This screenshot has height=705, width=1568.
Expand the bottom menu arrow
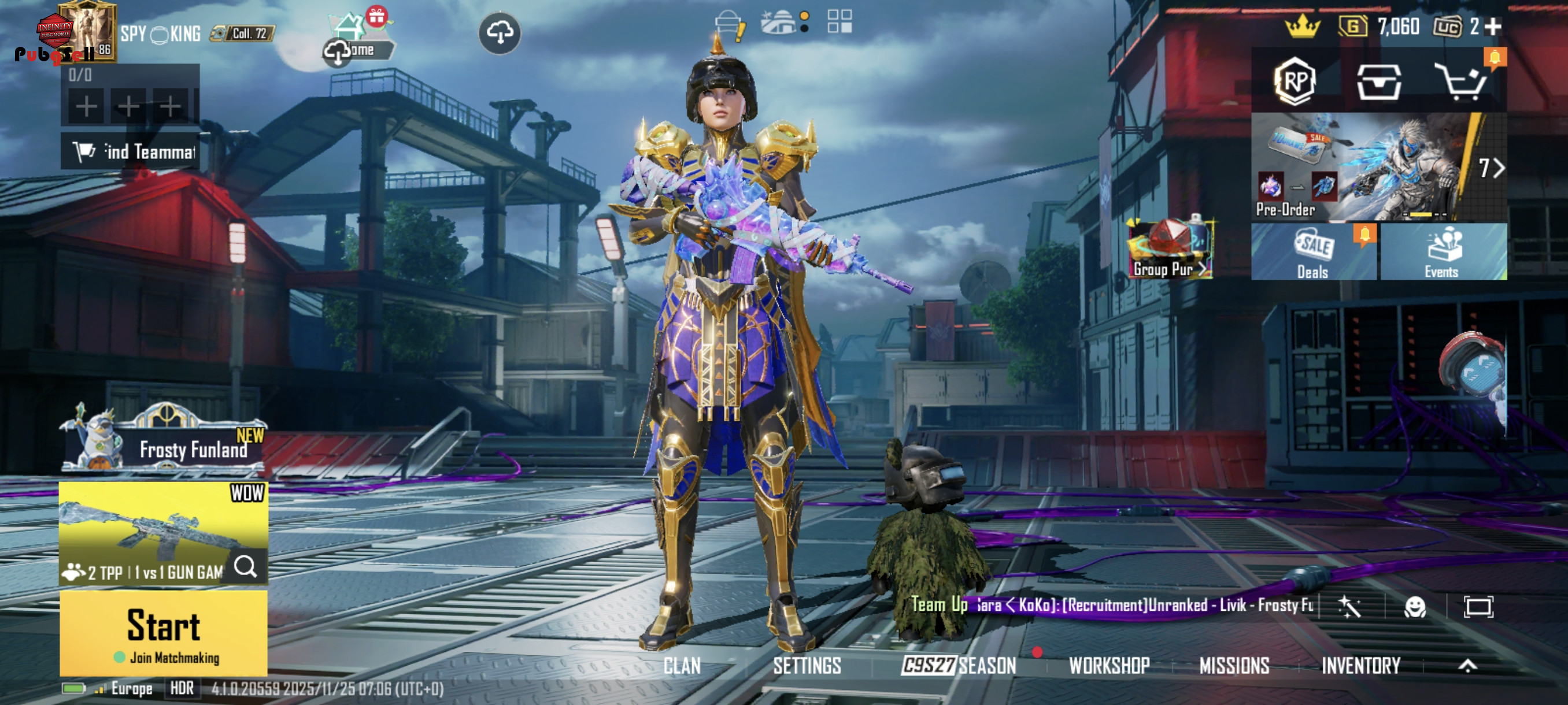(x=1467, y=666)
